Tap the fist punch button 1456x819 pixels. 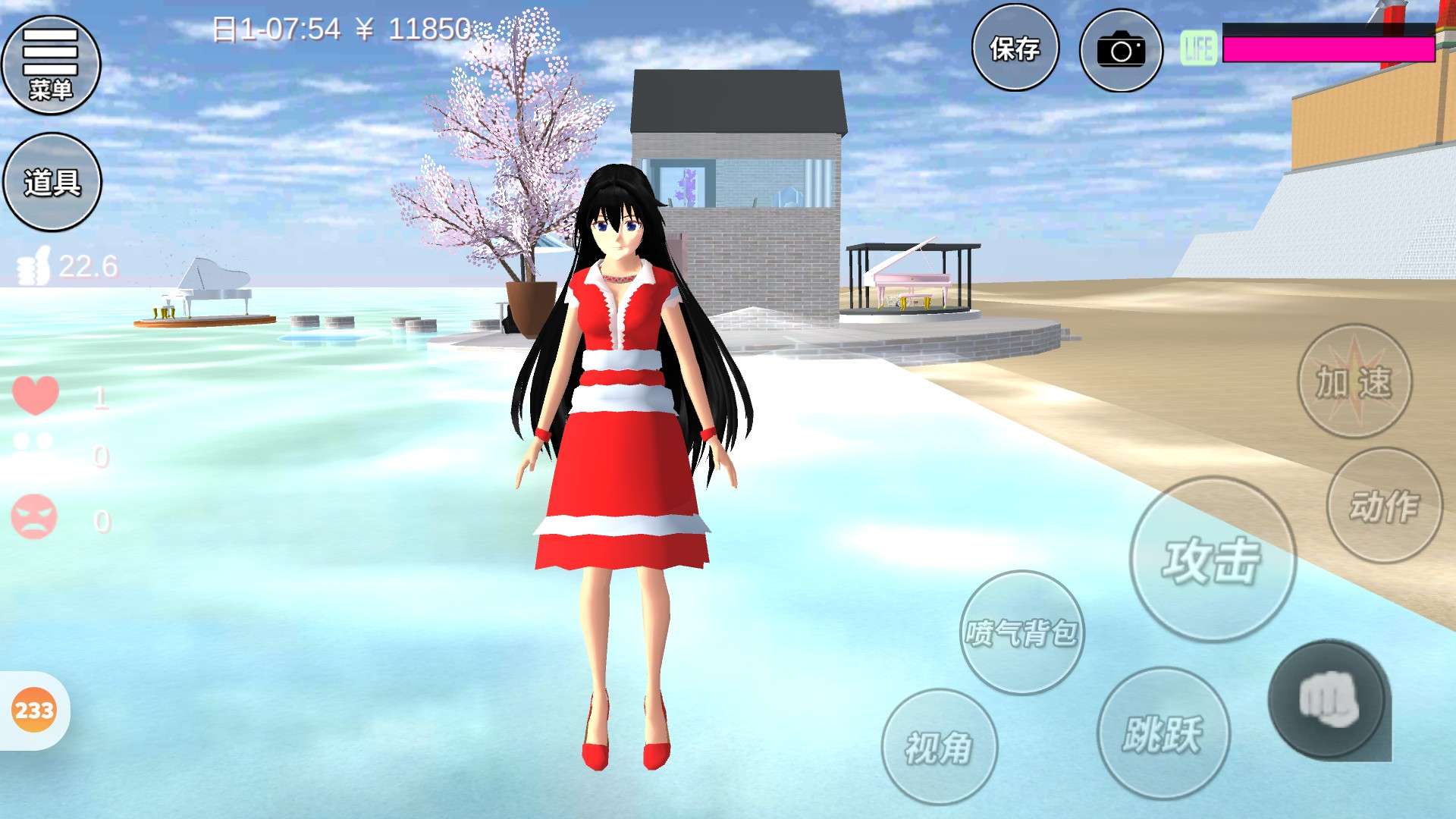coord(1329,700)
